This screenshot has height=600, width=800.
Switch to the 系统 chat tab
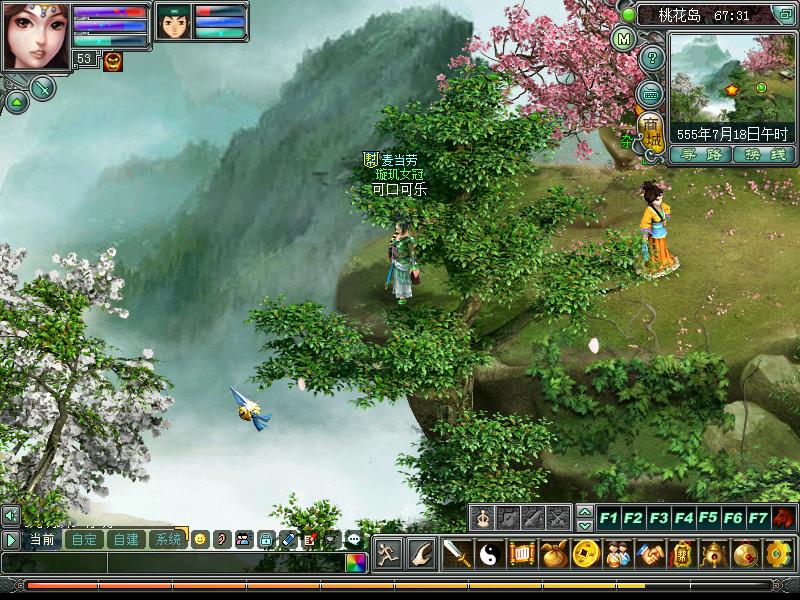(x=168, y=539)
